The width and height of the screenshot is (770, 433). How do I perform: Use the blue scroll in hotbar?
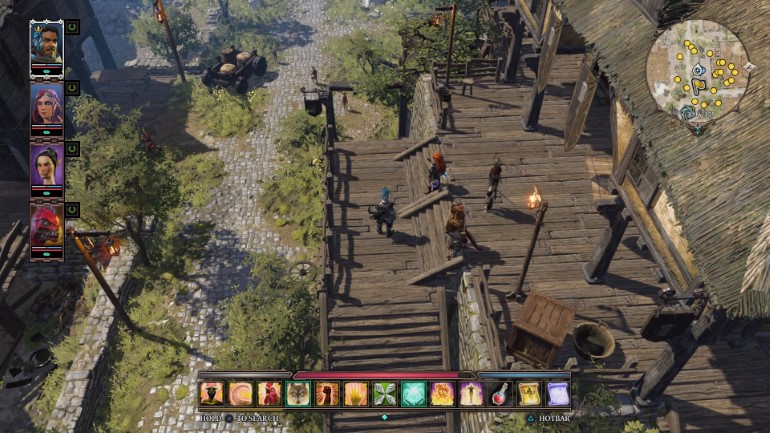557,394
